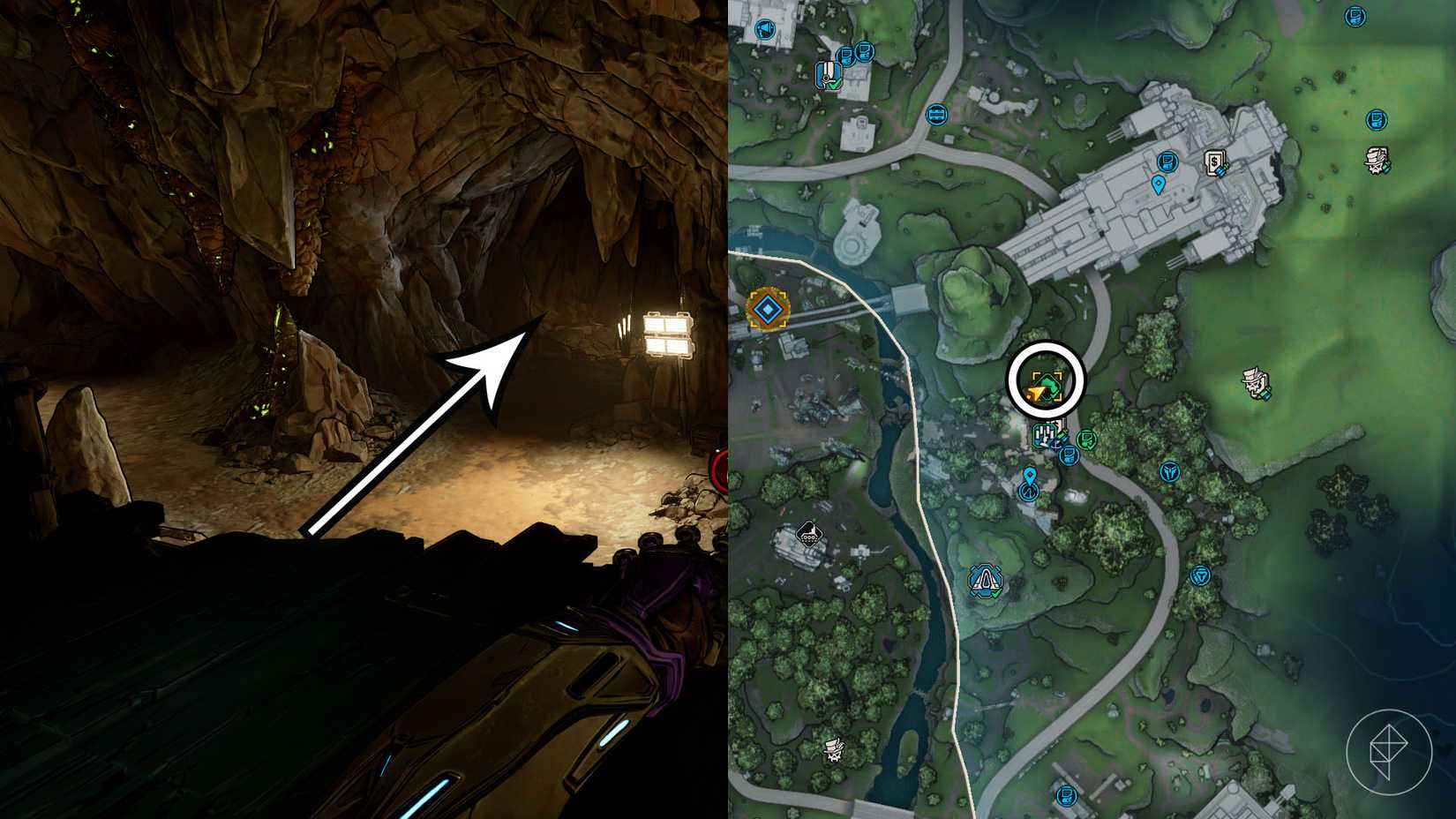This screenshot has height=819, width=1456.
Task: Select the drive-in archway icon with green checkmark
Action: (x=985, y=582)
